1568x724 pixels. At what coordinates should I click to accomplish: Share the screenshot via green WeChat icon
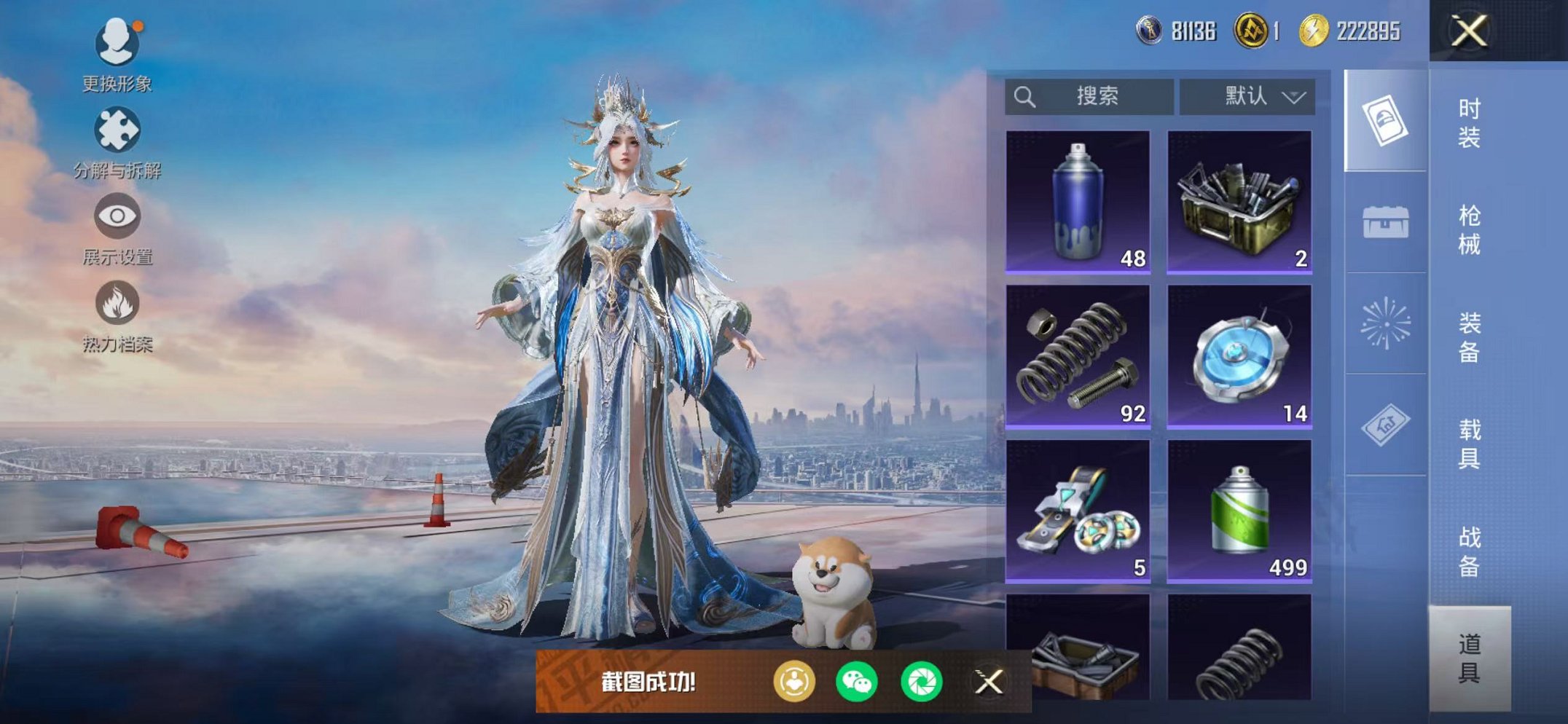pyautogui.click(x=856, y=682)
